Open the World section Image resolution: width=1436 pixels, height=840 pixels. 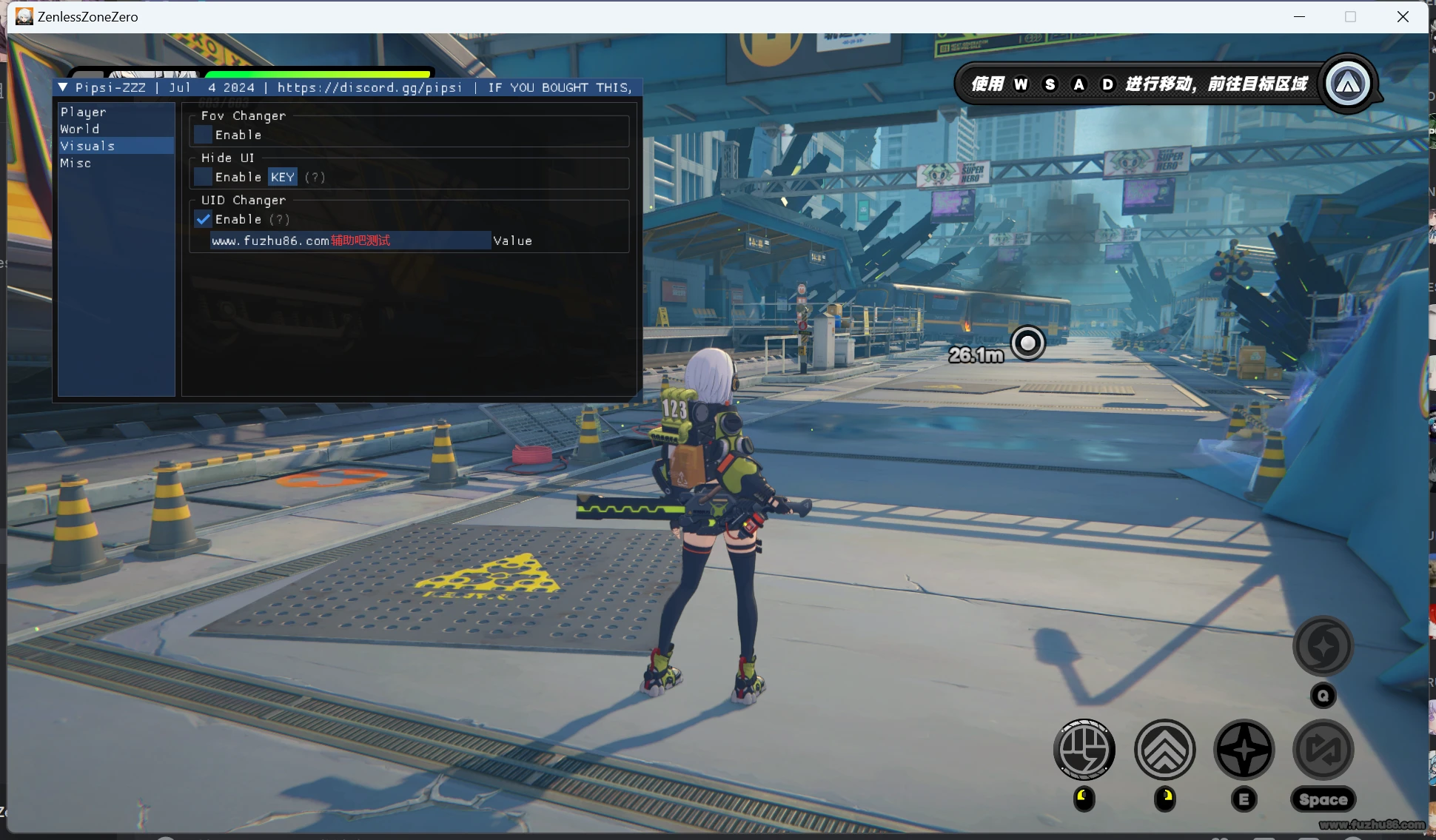(x=80, y=129)
